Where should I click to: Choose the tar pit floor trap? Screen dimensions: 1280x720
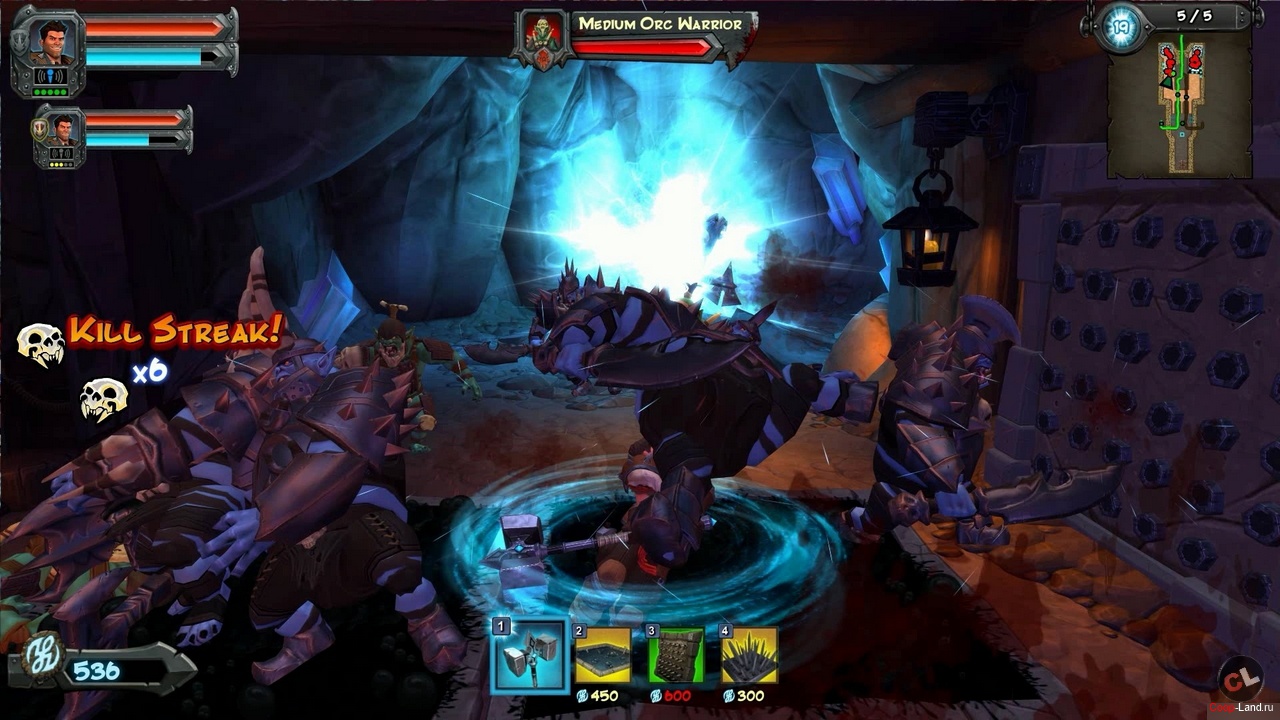tap(603, 655)
